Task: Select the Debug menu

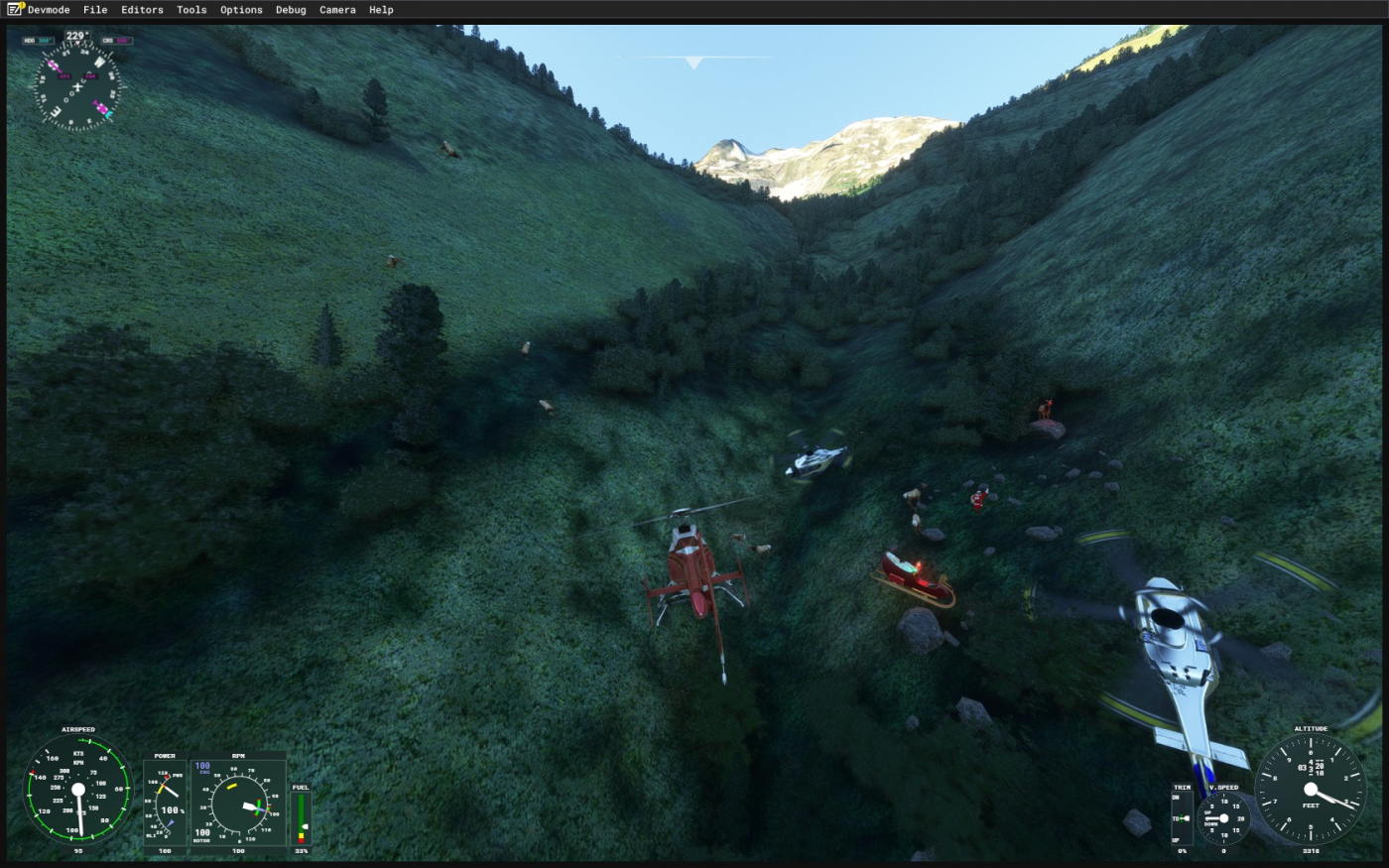Action: (x=291, y=10)
